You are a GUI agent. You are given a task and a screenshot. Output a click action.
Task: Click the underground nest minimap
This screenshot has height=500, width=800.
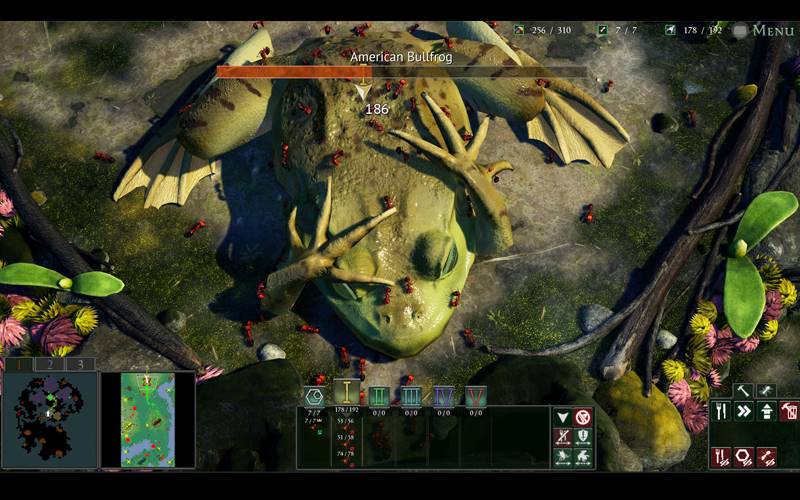pyautogui.click(x=49, y=419)
